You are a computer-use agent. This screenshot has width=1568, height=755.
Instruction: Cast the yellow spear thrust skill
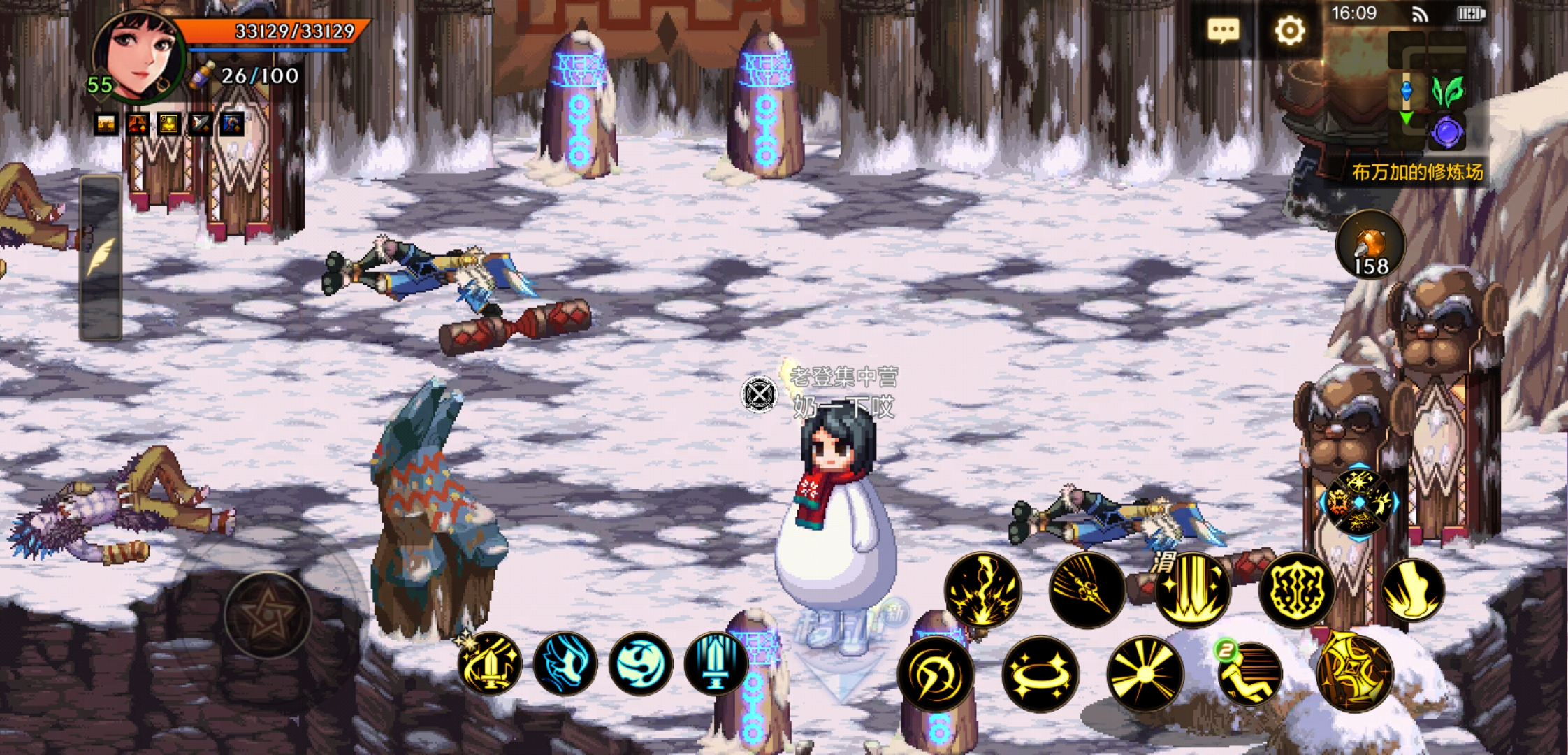click(1087, 589)
